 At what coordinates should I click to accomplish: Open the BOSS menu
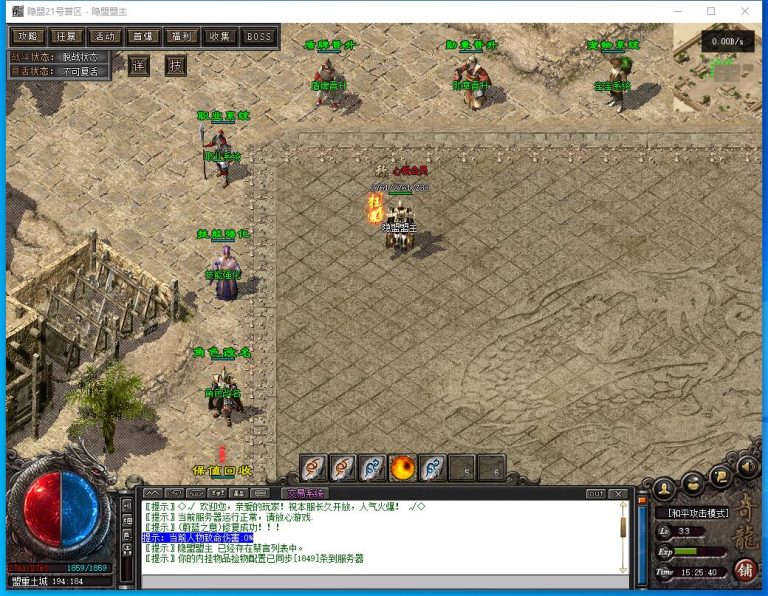coord(259,37)
